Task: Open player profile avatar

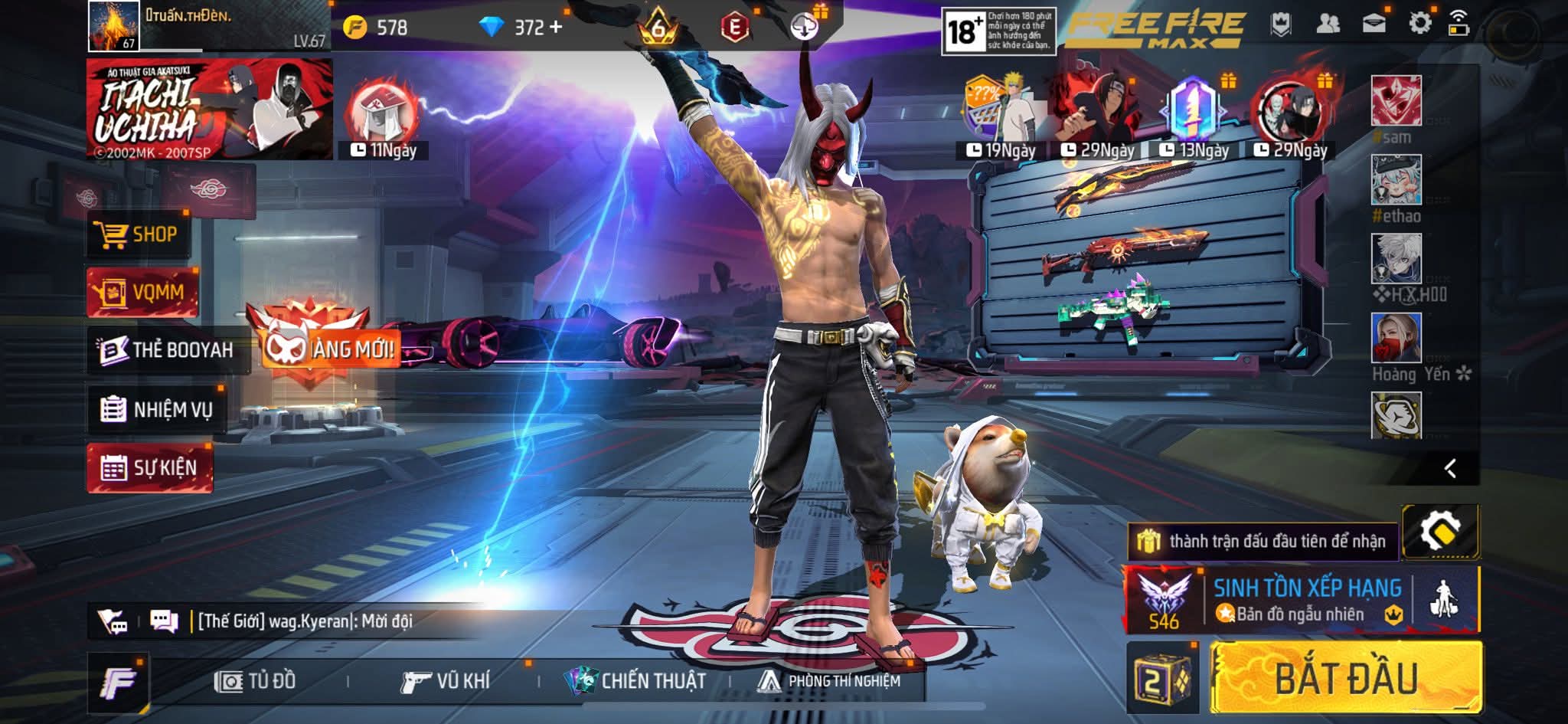Action: point(113,26)
